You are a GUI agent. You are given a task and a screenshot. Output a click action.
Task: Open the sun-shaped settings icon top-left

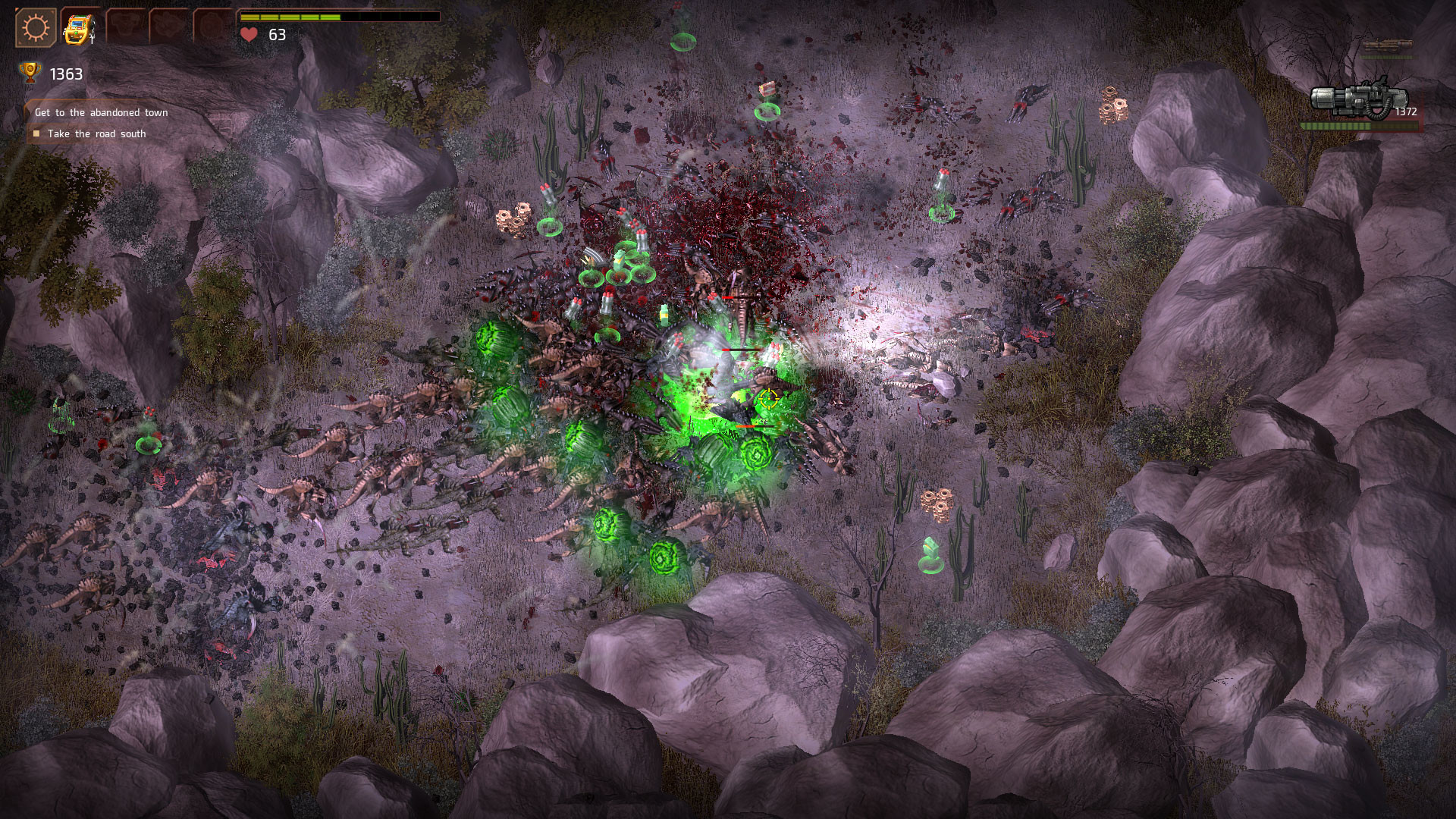pyautogui.click(x=35, y=28)
